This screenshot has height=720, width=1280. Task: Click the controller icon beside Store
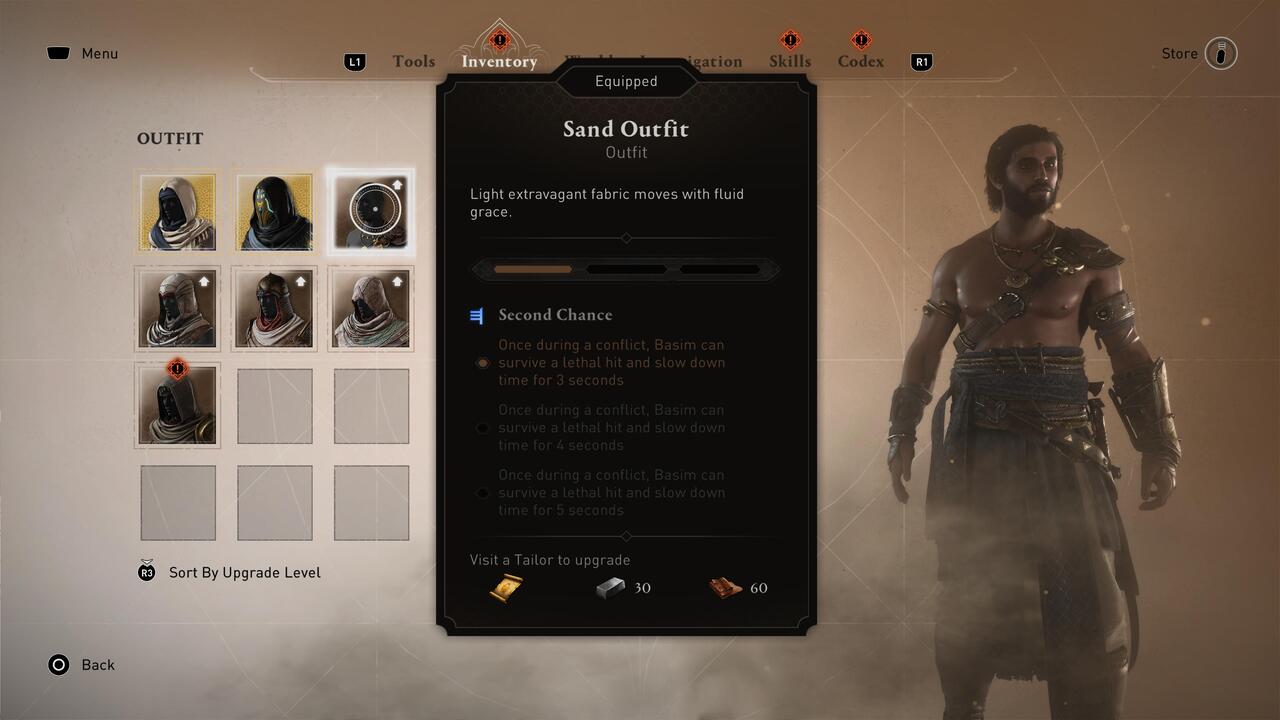pos(1222,53)
